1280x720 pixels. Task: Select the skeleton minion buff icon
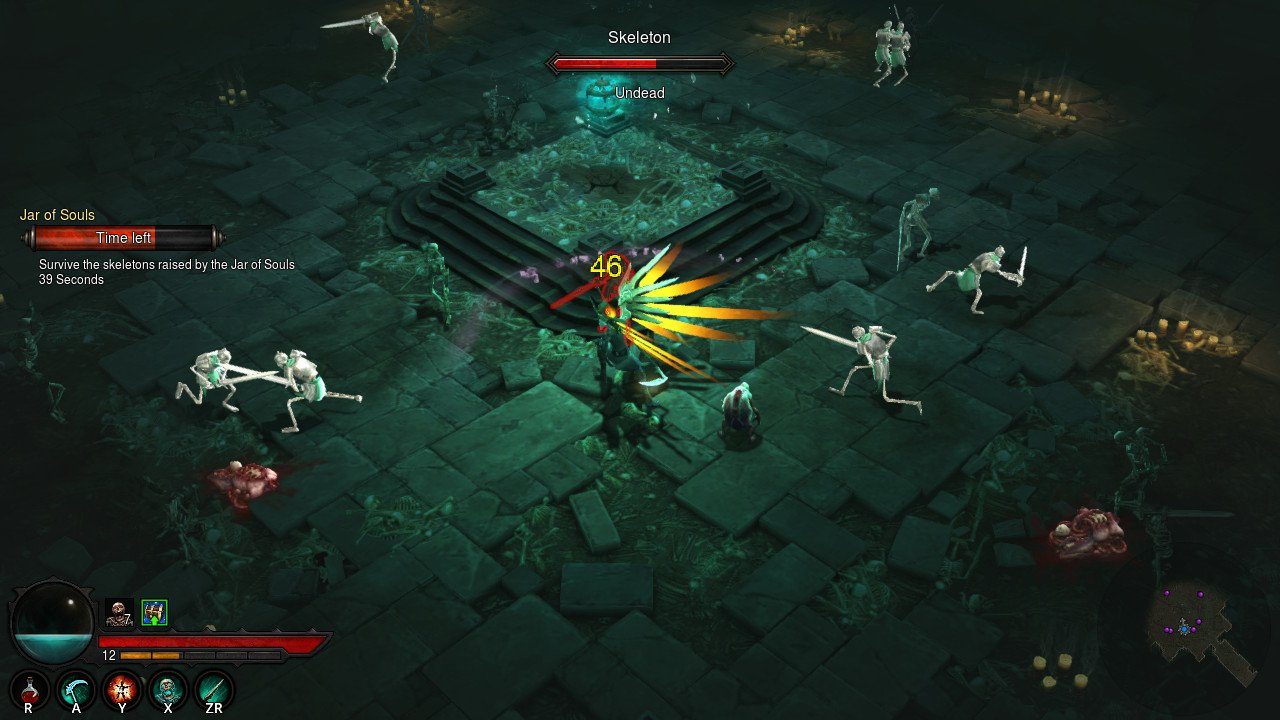pos(119,612)
